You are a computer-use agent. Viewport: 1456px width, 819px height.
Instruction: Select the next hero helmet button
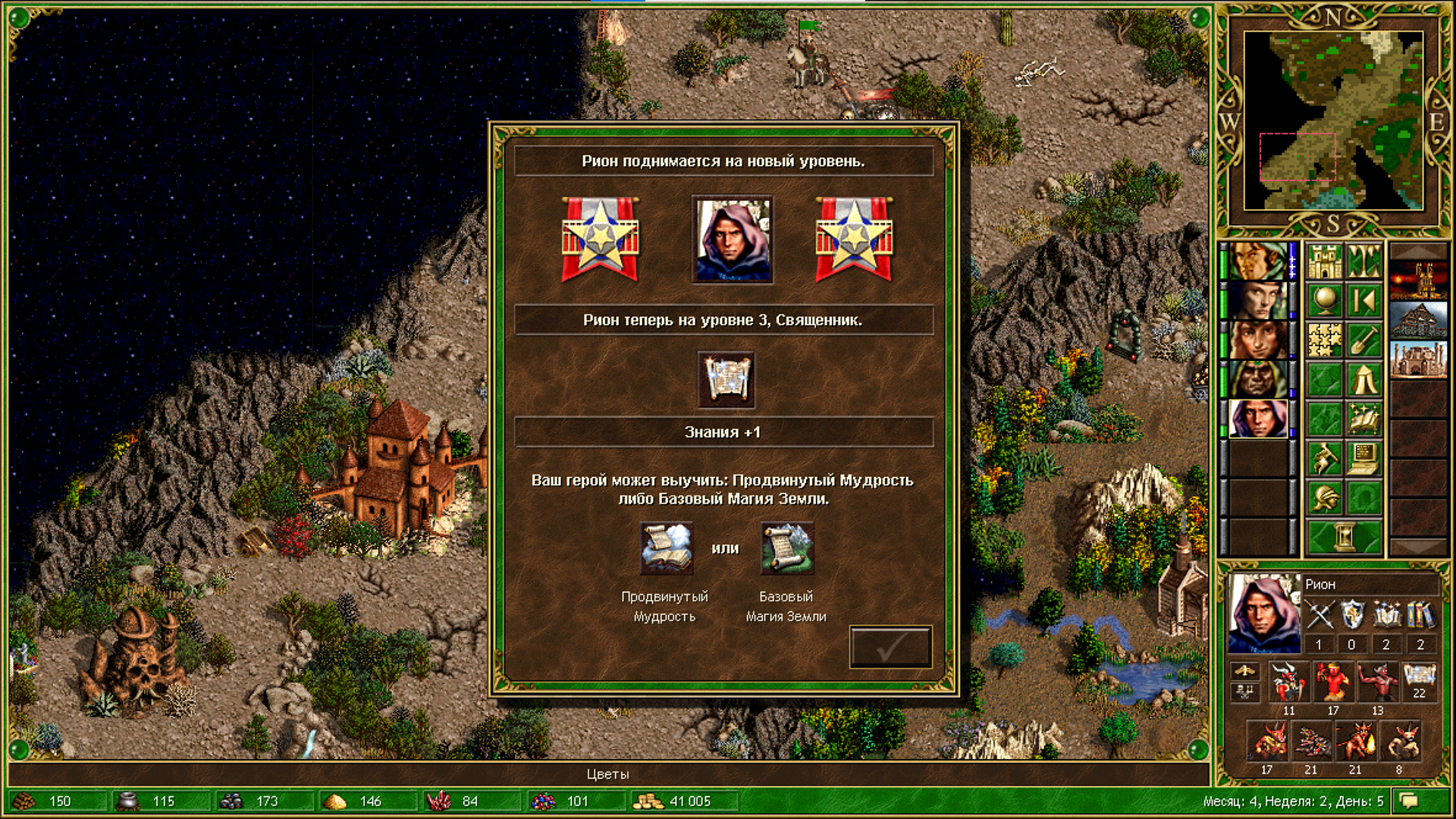click(1324, 498)
